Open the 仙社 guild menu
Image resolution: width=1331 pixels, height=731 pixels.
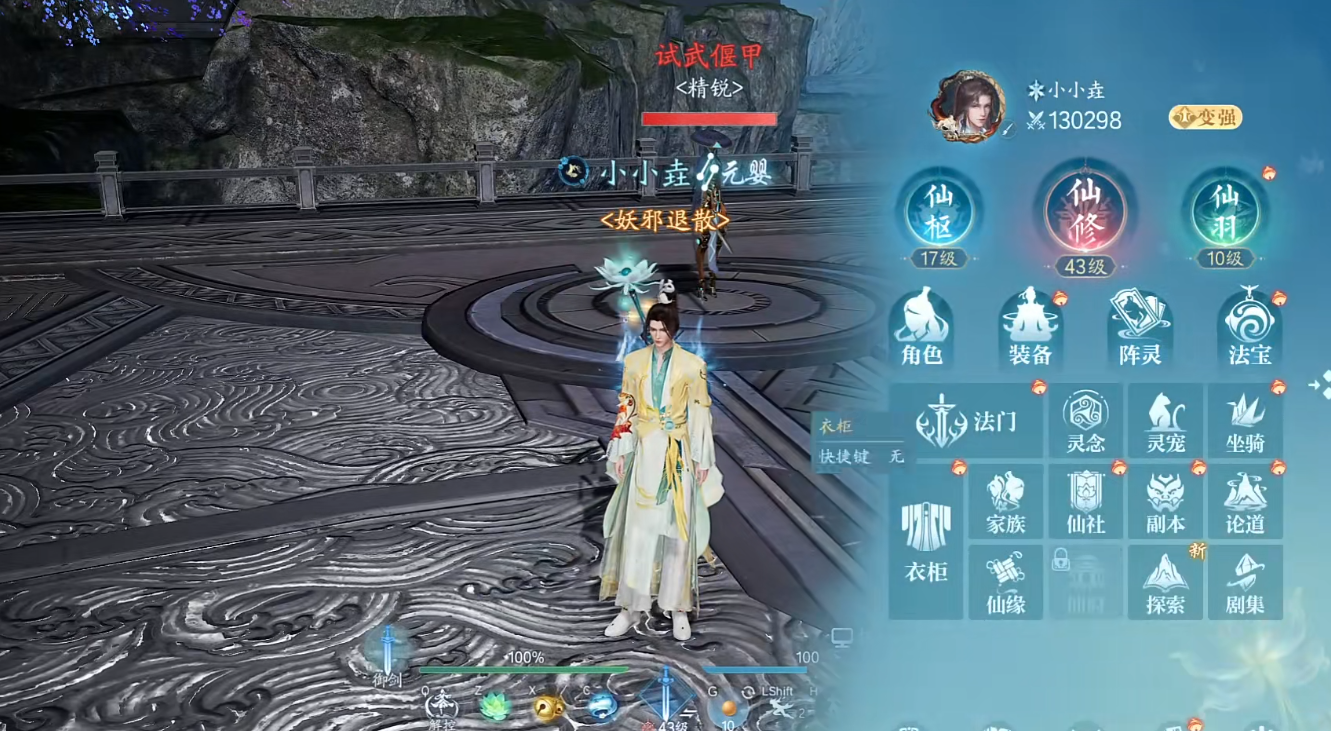pyautogui.click(x=1085, y=502)
